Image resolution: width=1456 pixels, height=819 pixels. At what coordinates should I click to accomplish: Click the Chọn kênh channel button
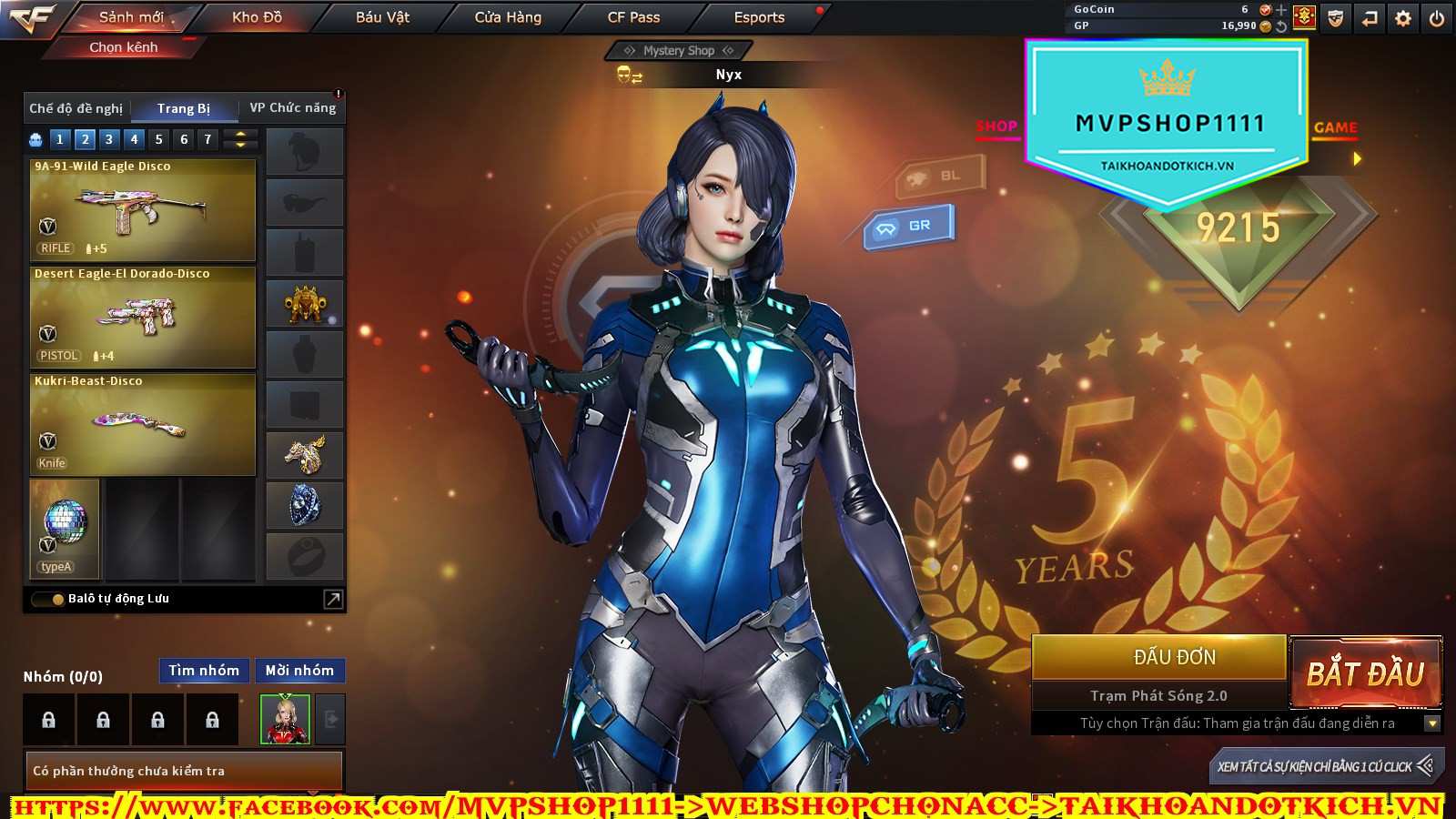124,47
